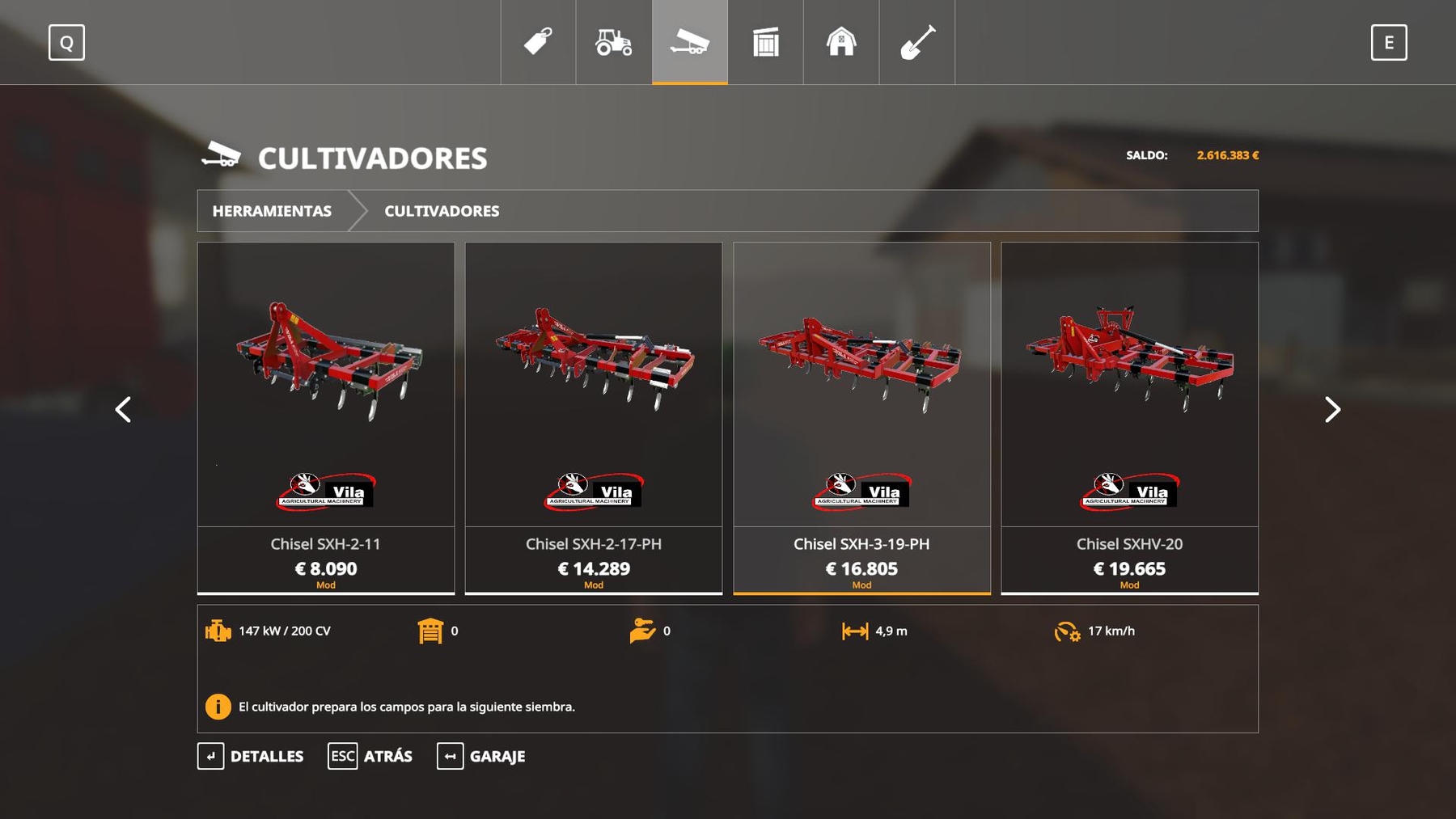Choose the Chisel SXH-2-17-PH cultivator
Viewport: 1456px width, 819px height.
click(x=594, y=417)
